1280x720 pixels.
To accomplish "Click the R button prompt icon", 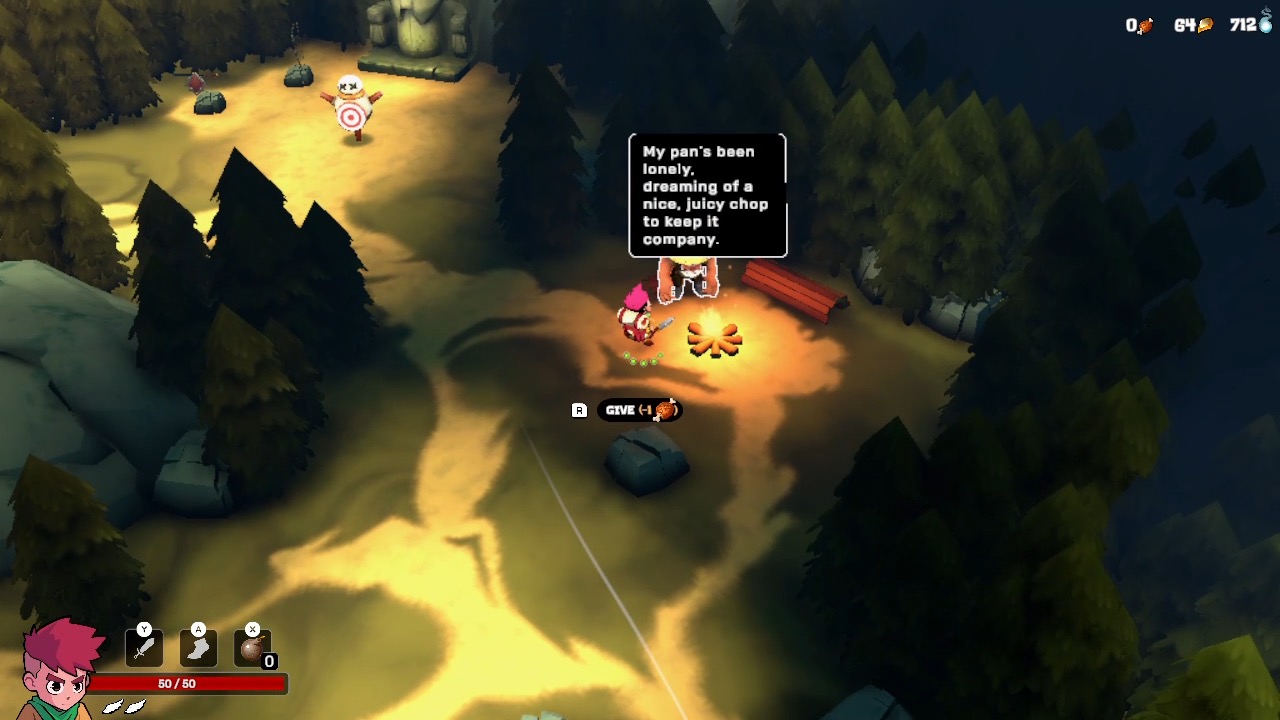I will 577,409.
